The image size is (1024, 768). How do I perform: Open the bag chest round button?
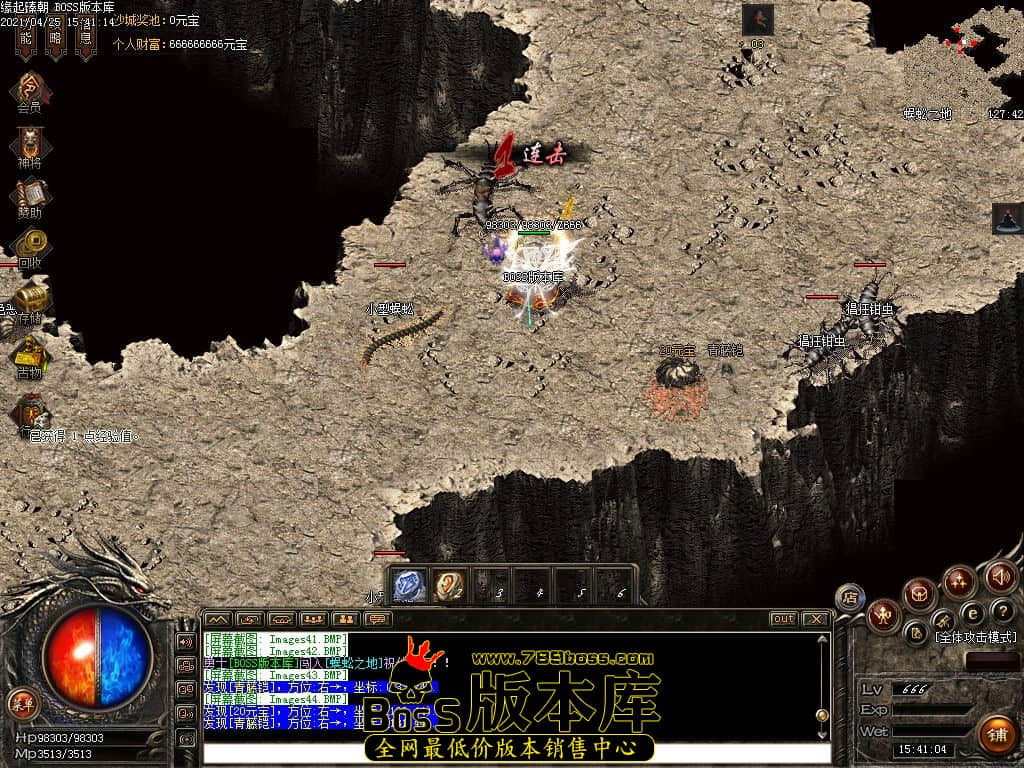[919, 595]
